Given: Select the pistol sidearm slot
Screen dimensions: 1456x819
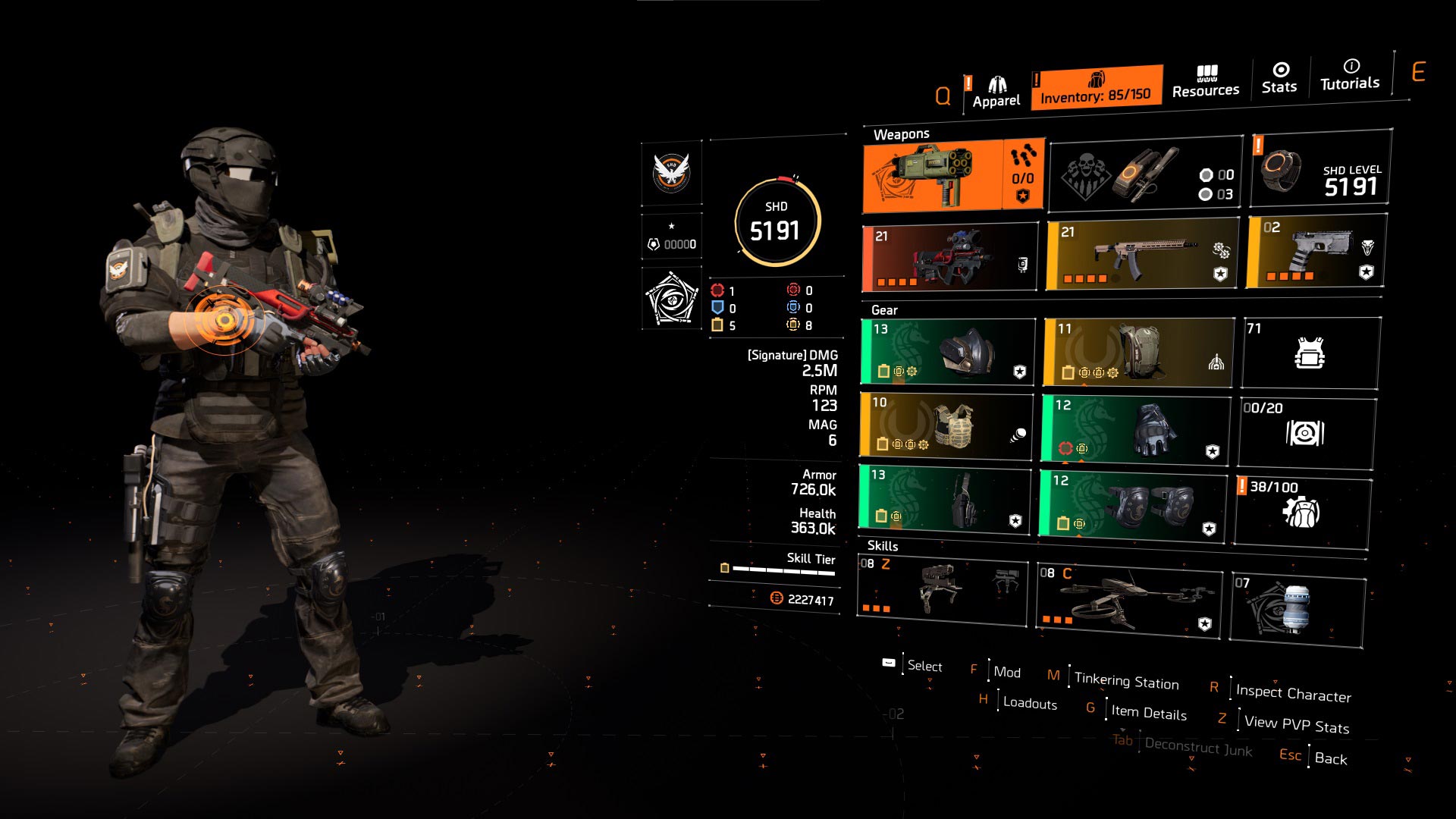Looking at the screenshot, I should click(x=1316, y=251).
